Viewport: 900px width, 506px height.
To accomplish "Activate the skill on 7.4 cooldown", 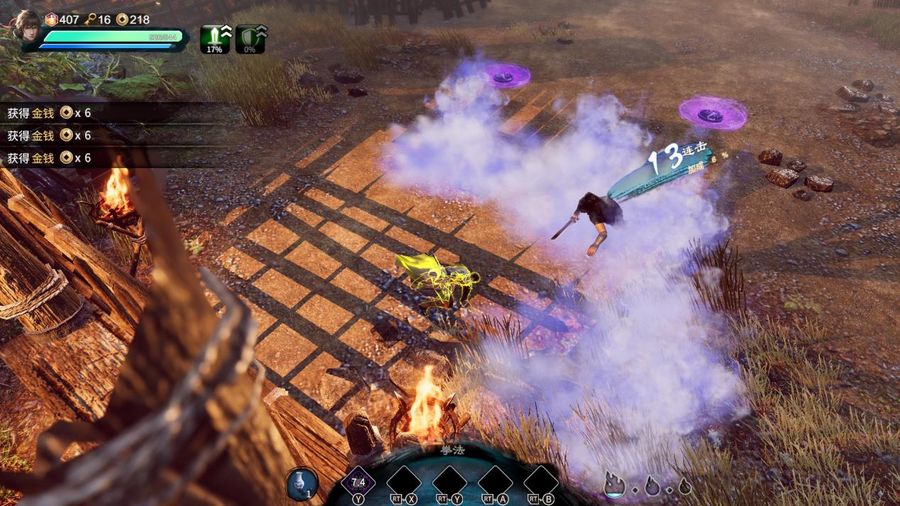I will (358, 483).
